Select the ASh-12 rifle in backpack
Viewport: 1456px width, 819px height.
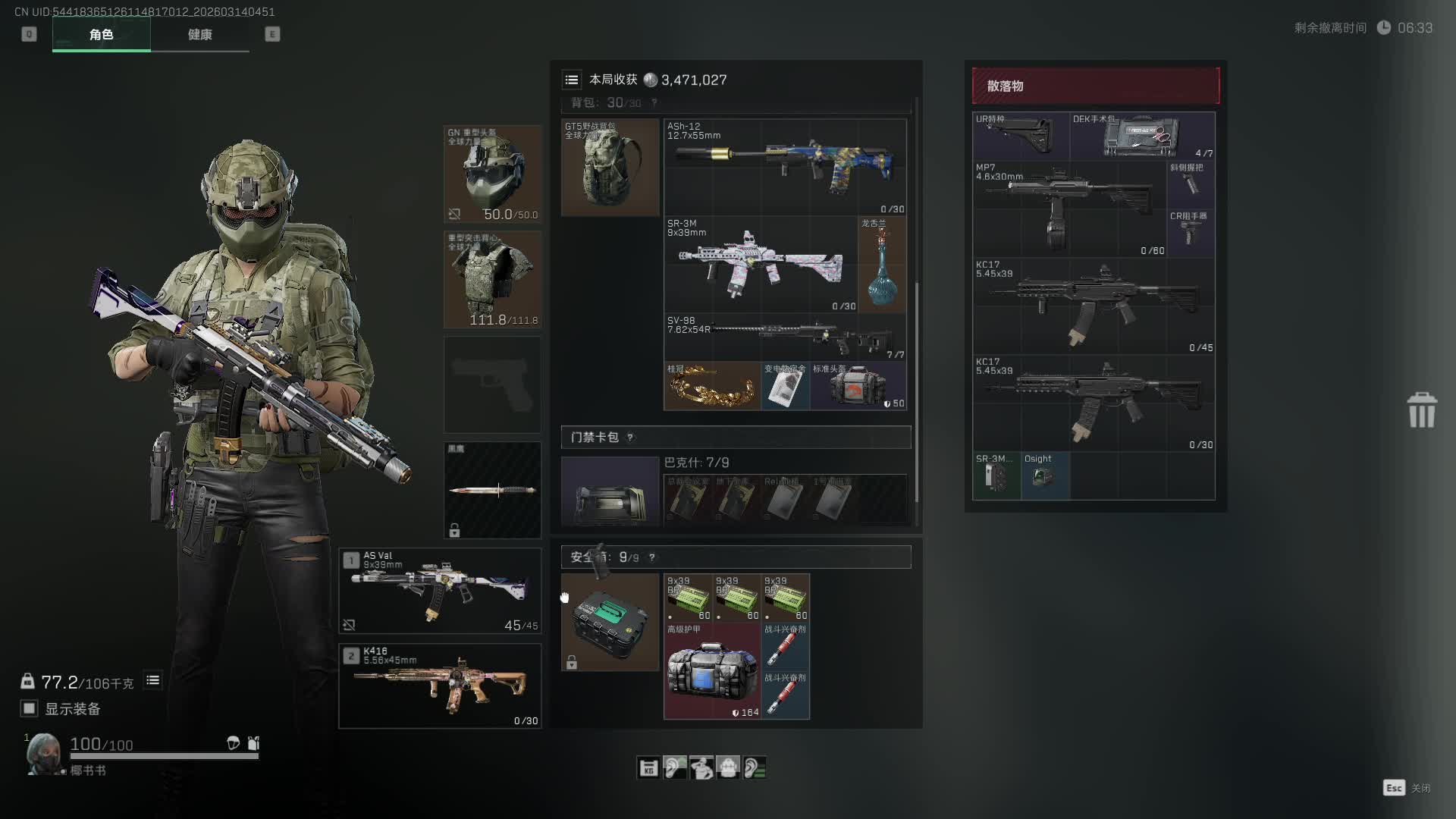tap(785, 167)
